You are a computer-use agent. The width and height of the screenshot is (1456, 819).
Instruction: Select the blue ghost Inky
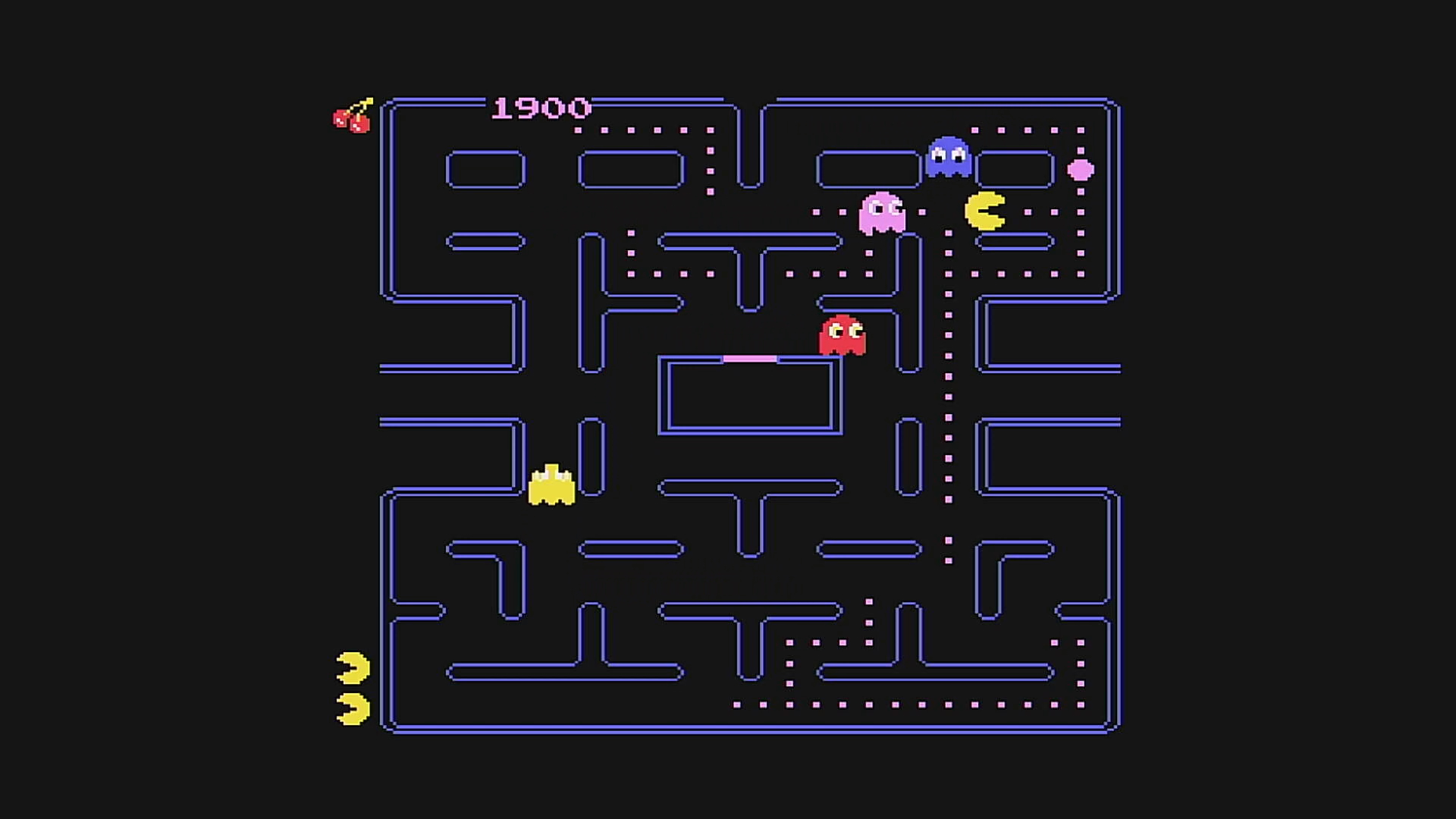pyautogui.click(x=947, y=158)
